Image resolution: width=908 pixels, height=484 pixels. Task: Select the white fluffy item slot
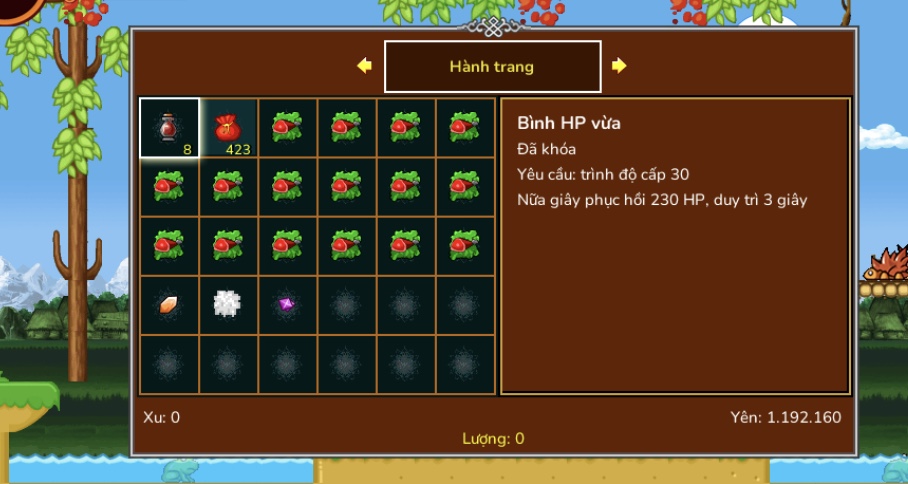(228, 305)
